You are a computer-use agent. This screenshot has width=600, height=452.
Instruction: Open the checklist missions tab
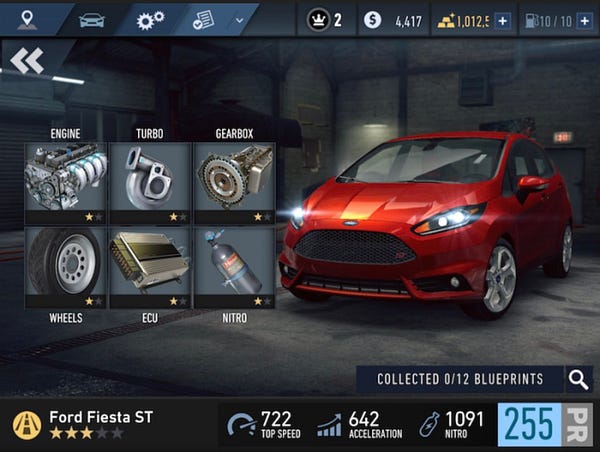click(x=204, y=19)
